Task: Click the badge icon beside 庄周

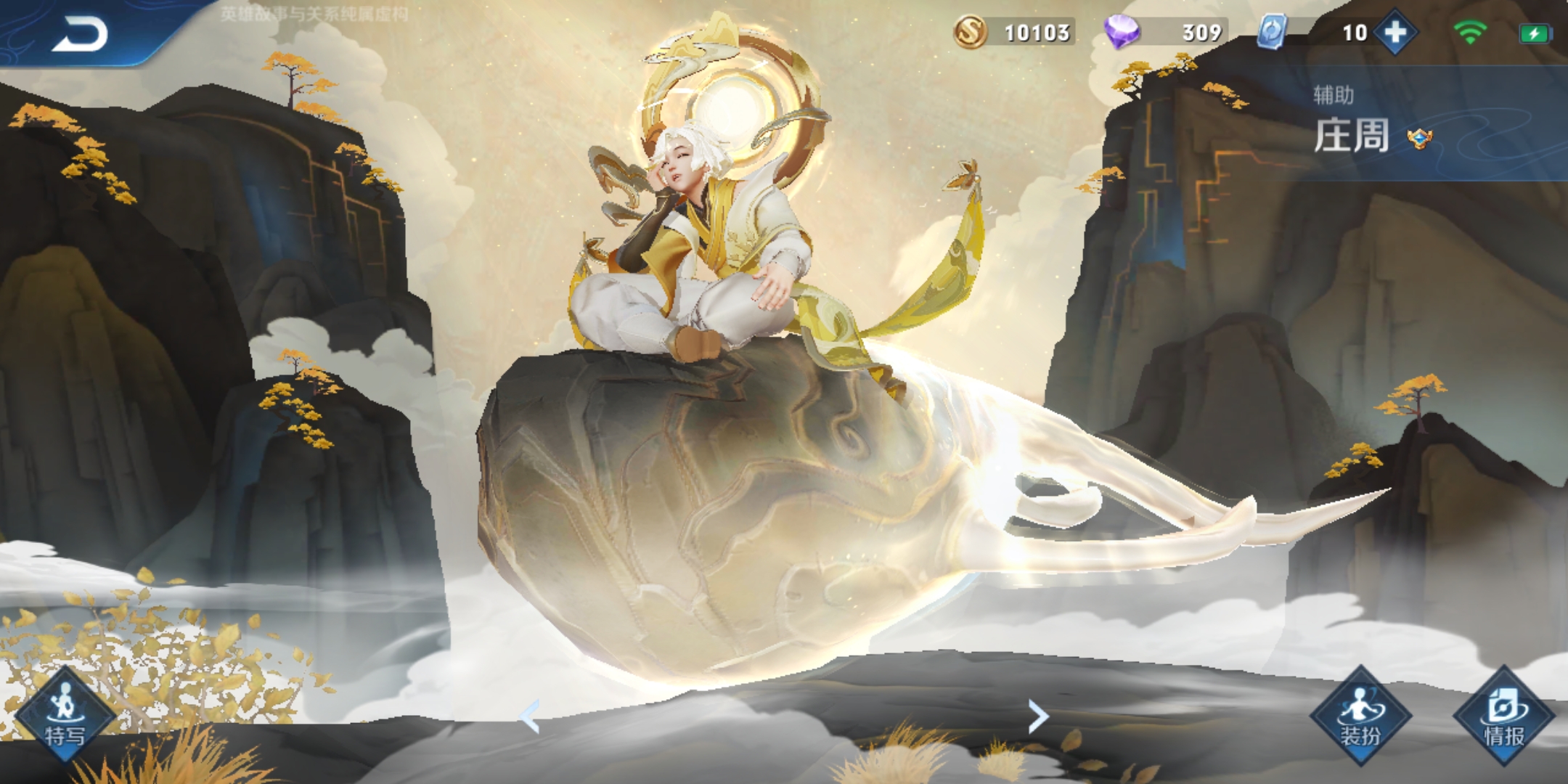Action: click(x=1419, y=138)
